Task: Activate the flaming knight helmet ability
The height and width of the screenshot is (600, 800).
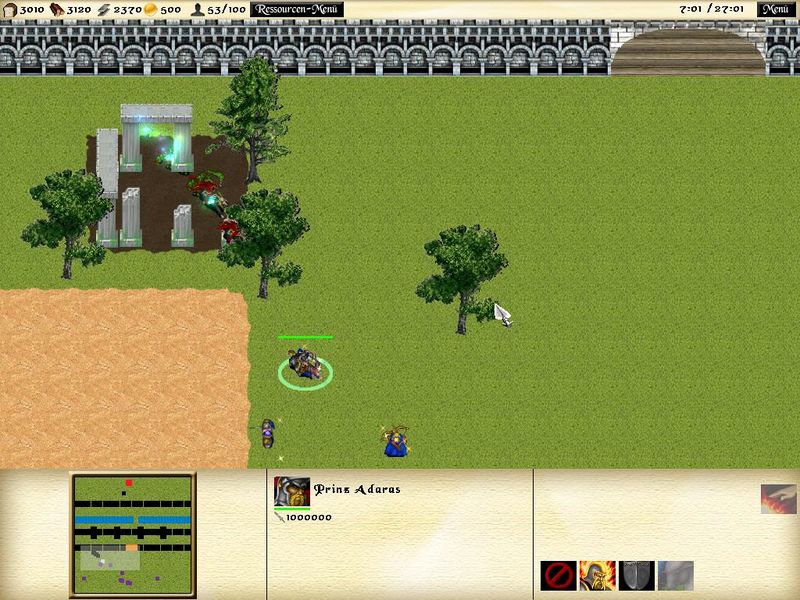Action: 597,575
